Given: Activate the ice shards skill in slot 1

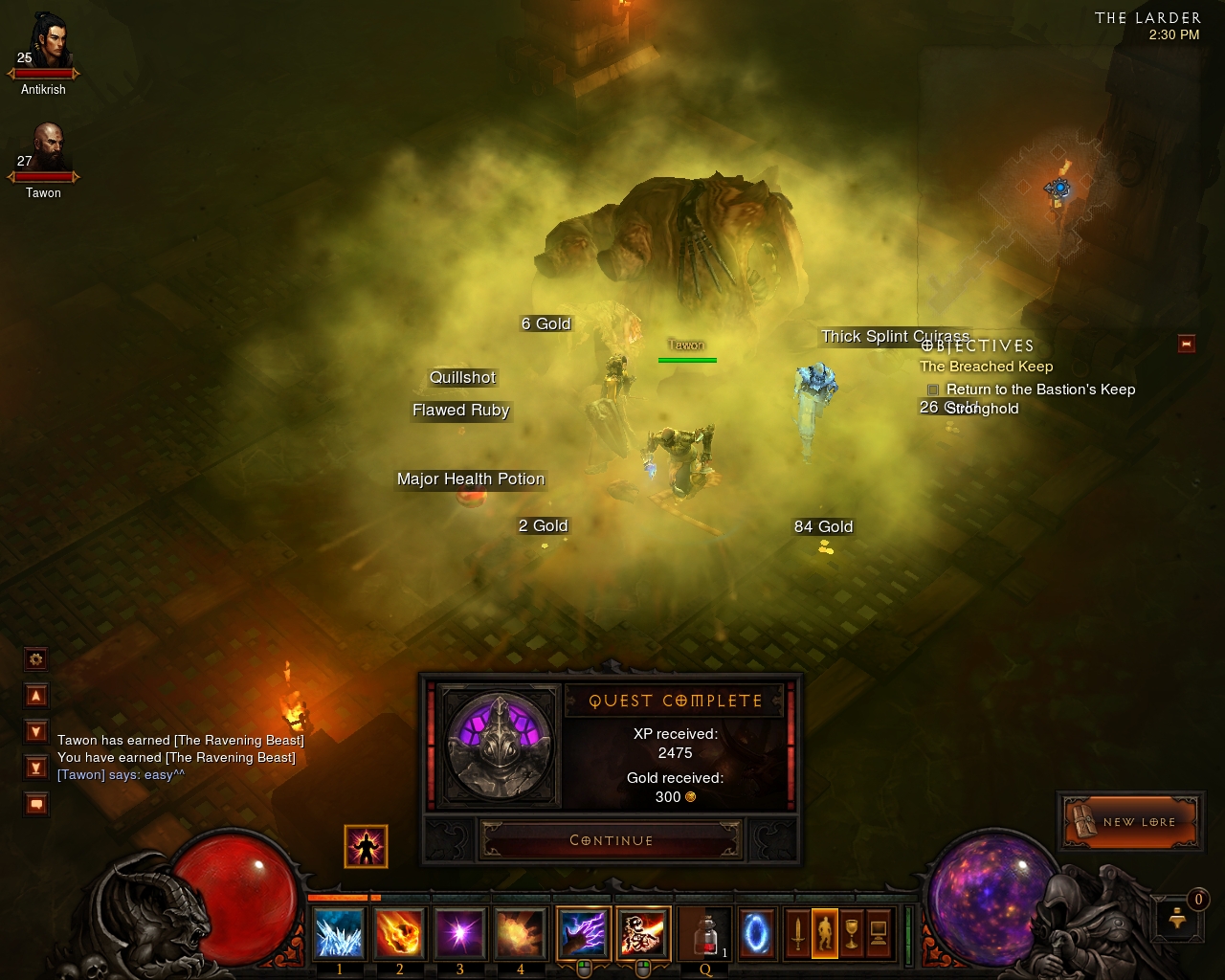Looking at the screenshot, I should (x=339, y=933).
